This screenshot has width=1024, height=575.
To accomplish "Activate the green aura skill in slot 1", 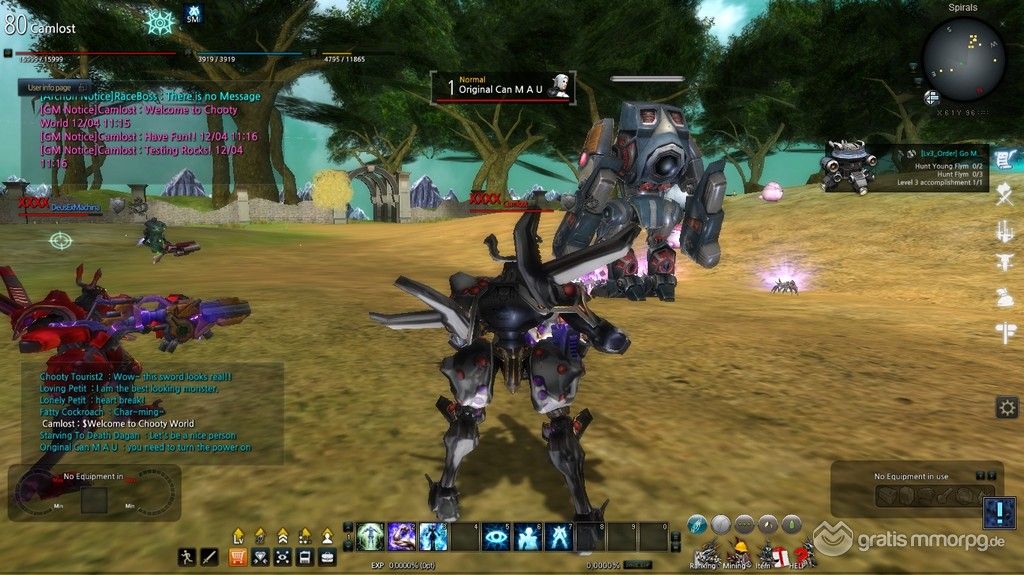I will tap(371, 537).
